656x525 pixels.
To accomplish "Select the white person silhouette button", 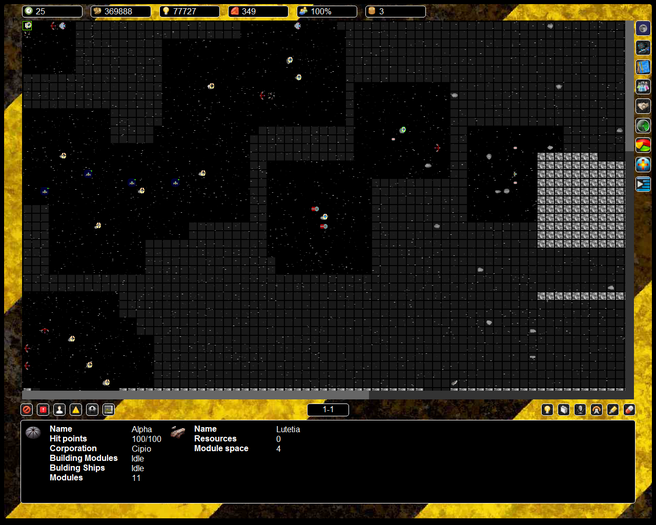I will coord(59,409).
